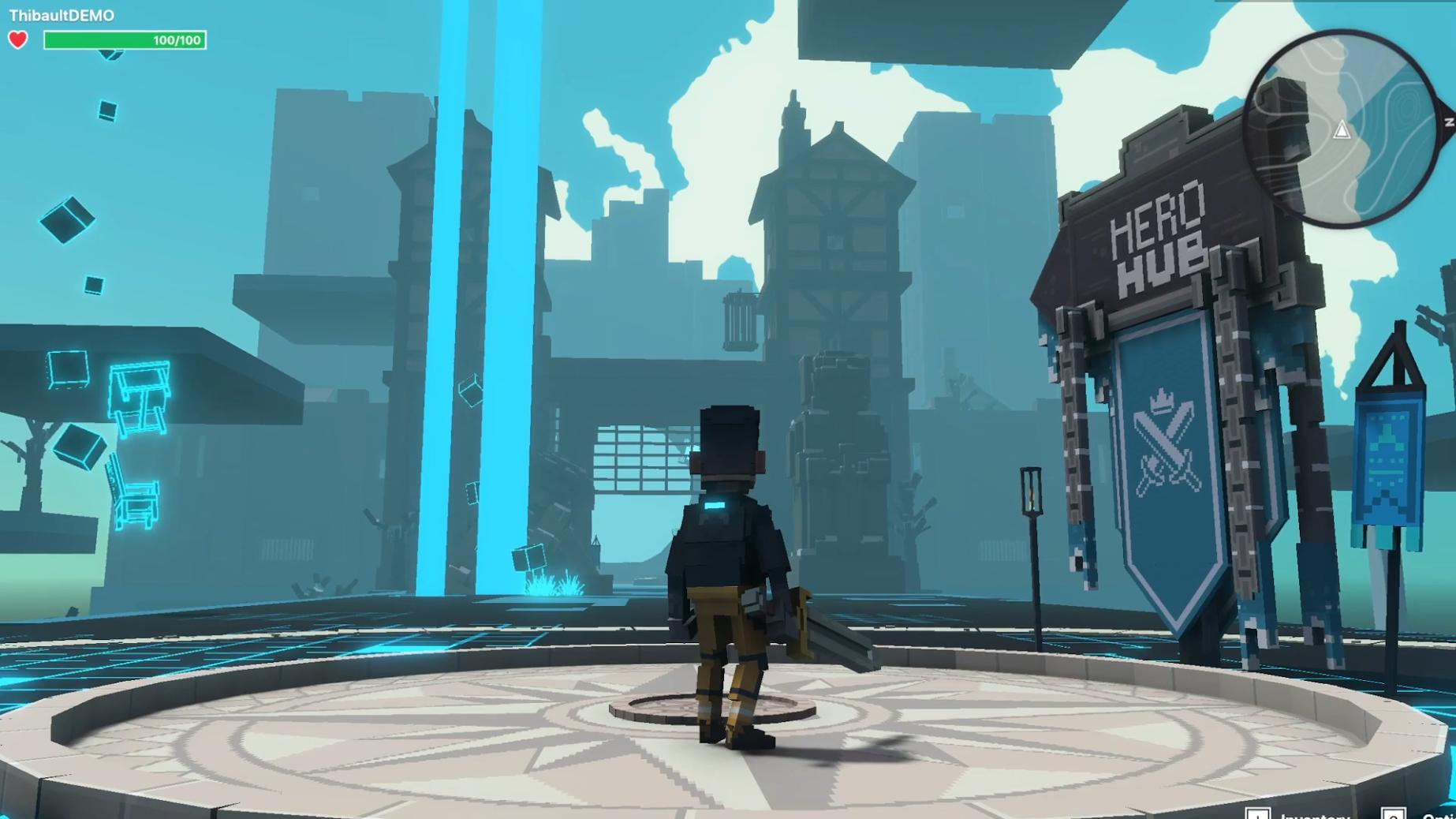Viewport: 1456px width, 819px height.
Task: Select the north marker on the minimap compass
Action: pos(1447,122)
